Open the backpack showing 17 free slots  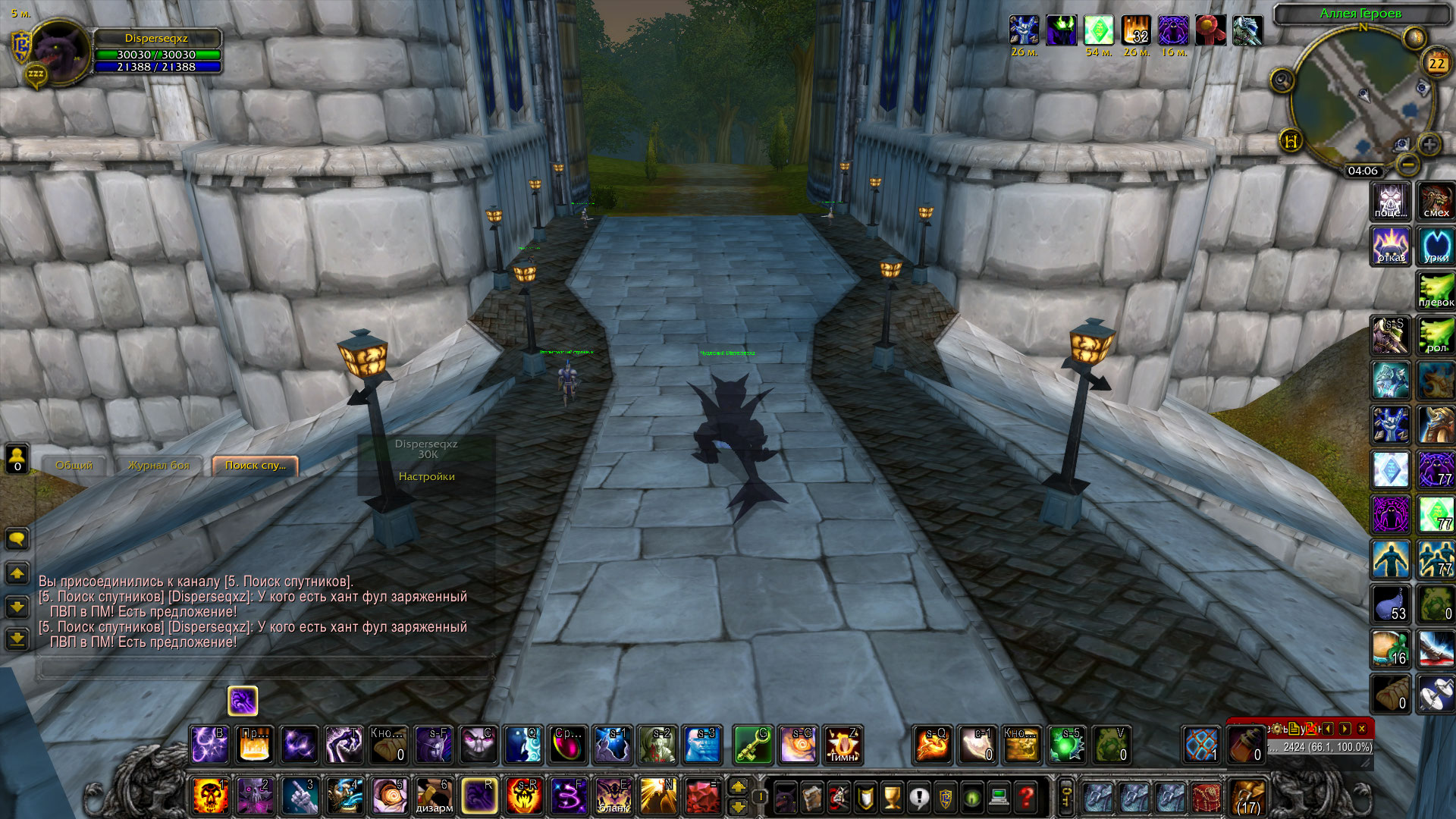click(1247, 797)
